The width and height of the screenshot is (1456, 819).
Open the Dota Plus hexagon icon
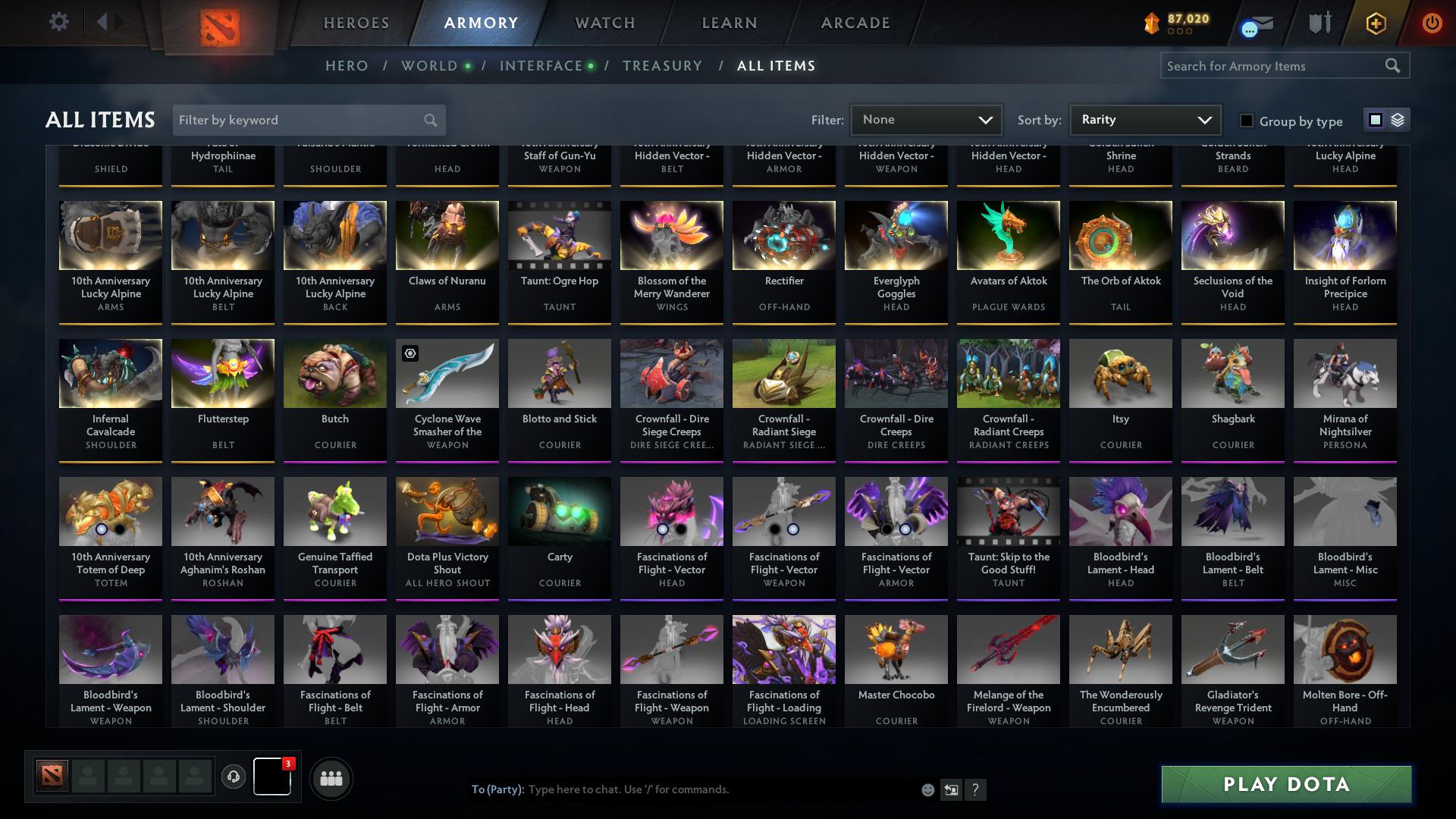click(x=1375, y=23)
